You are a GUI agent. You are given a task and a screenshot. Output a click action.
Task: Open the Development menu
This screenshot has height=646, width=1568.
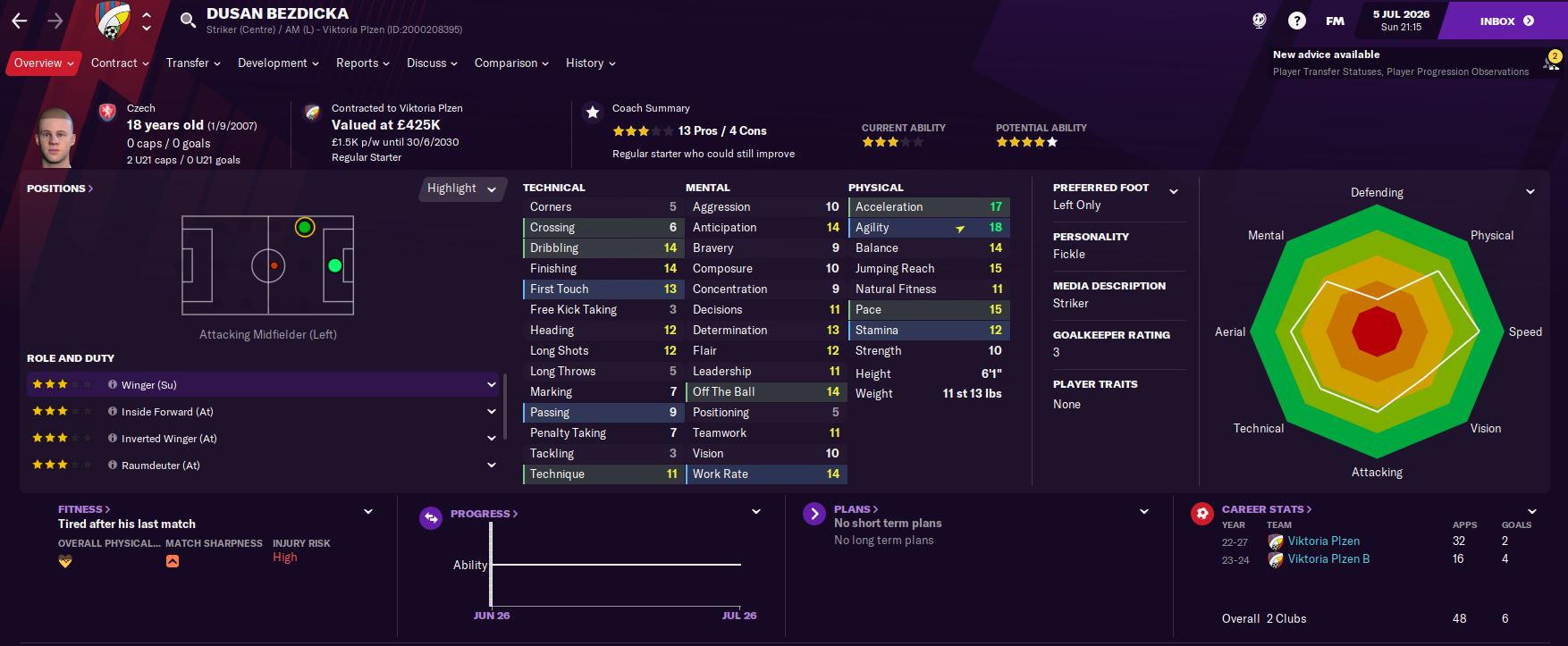pos(278,63)
